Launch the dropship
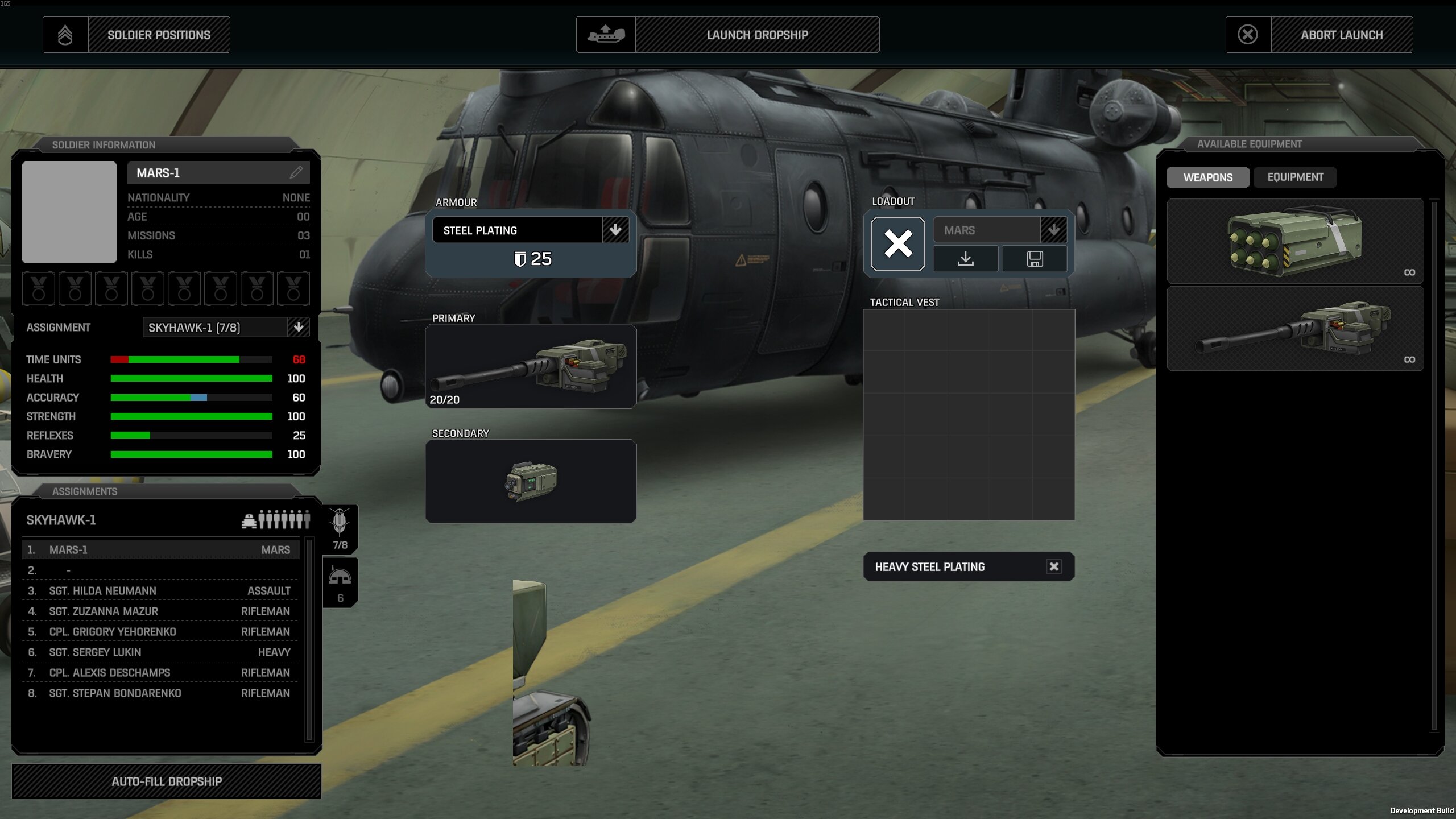The width and height of the screenshot is (1456, 819). tap(727, 35)
